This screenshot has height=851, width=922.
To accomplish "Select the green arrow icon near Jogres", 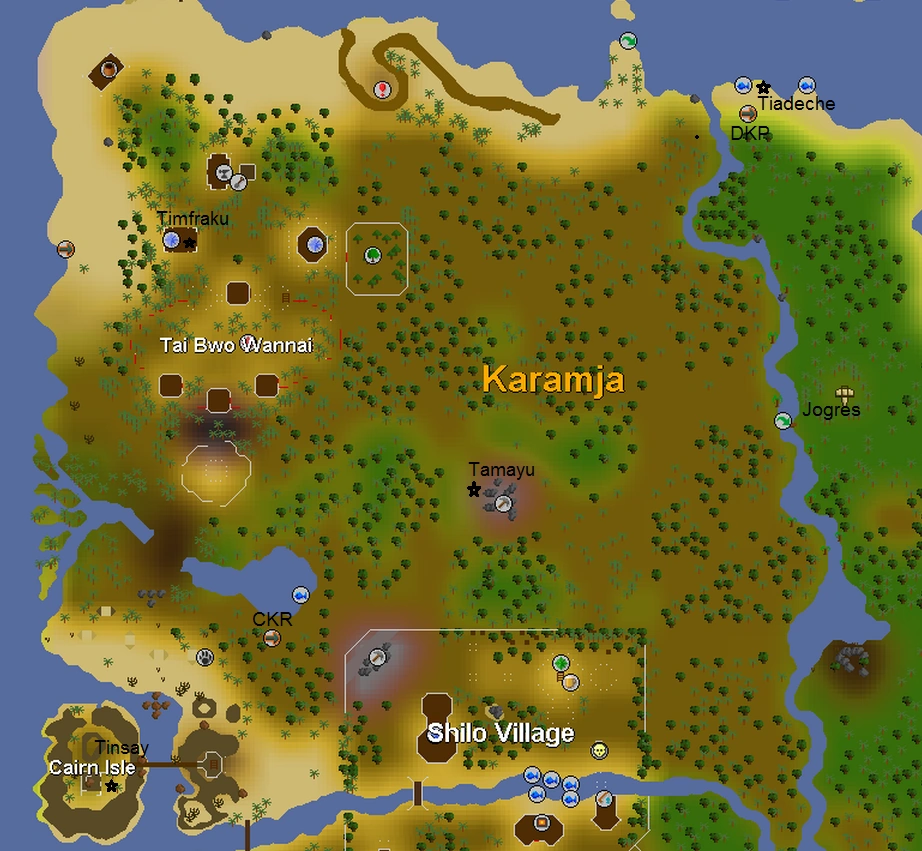I will coord(783,421).
